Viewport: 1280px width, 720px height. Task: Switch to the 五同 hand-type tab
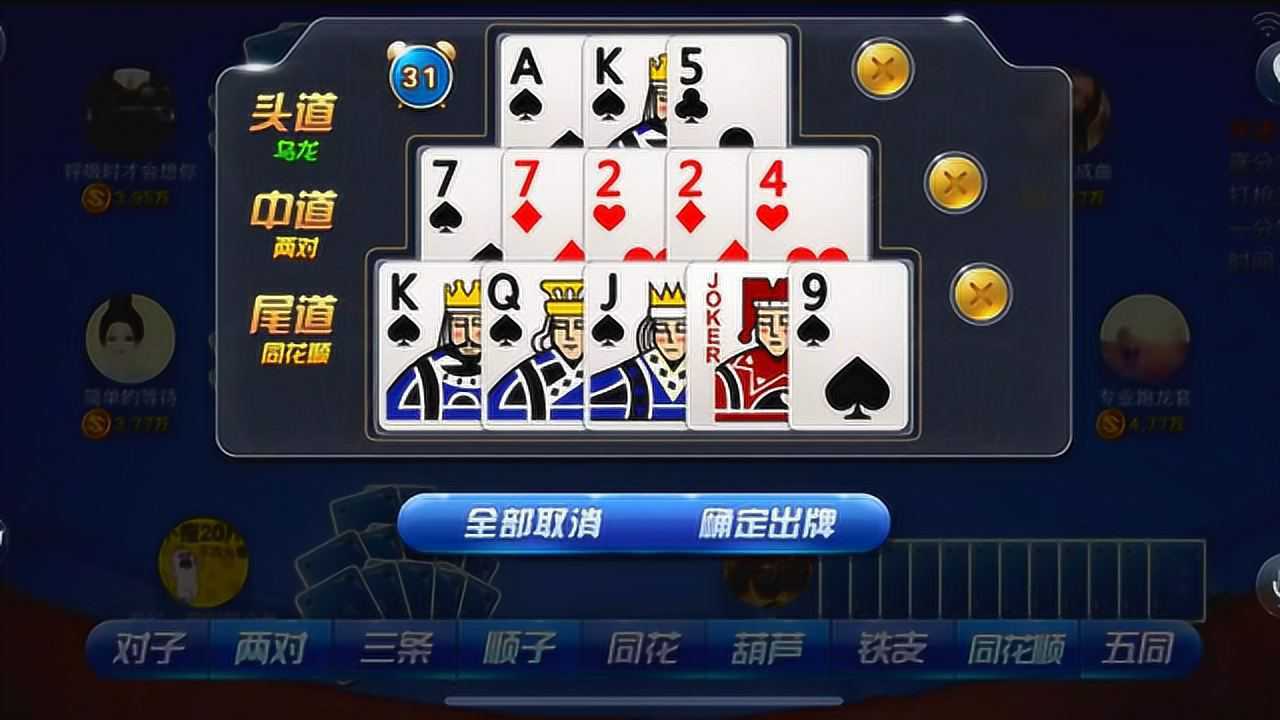[x=1139, y=649]
